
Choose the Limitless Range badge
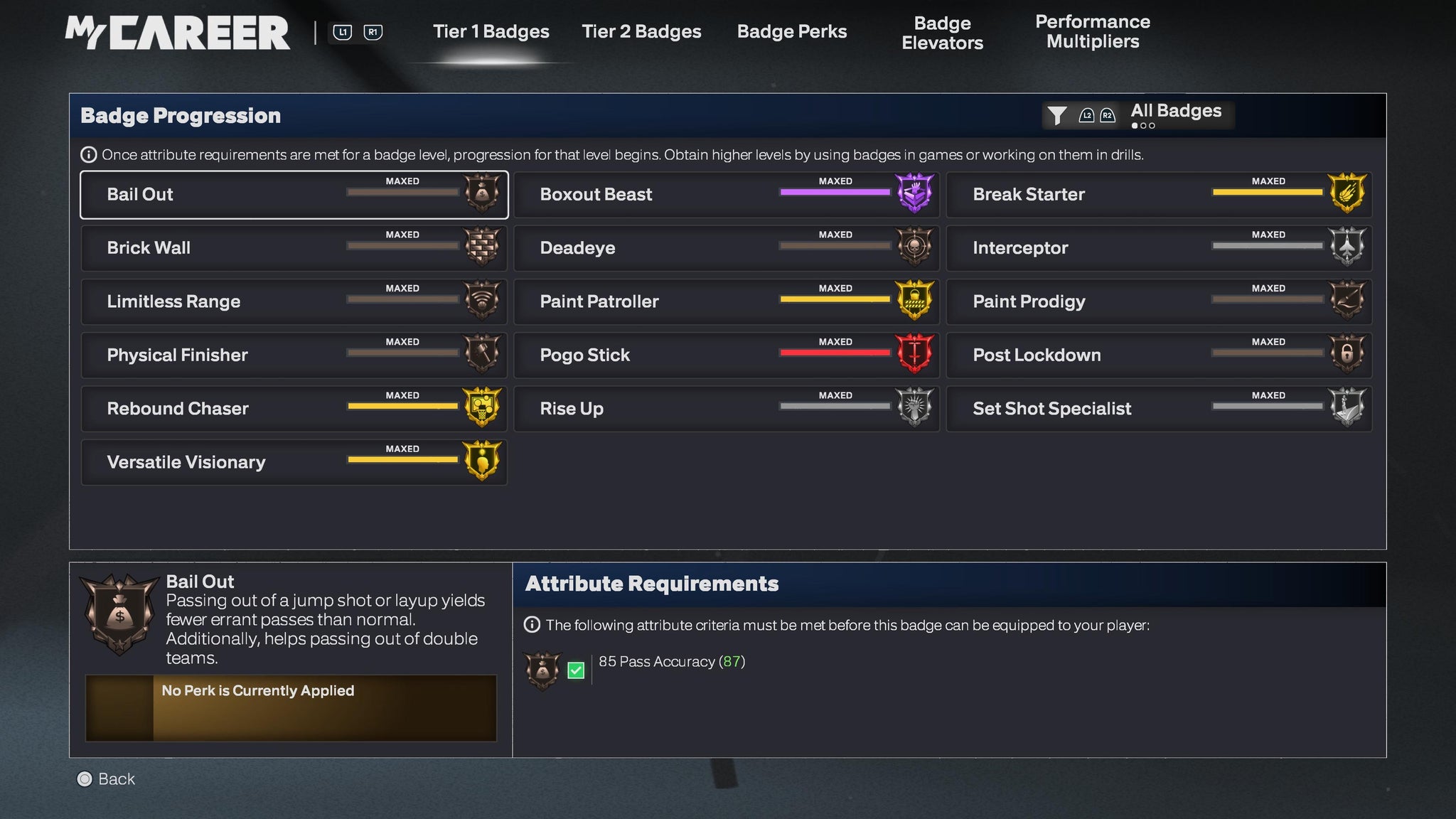294,301
